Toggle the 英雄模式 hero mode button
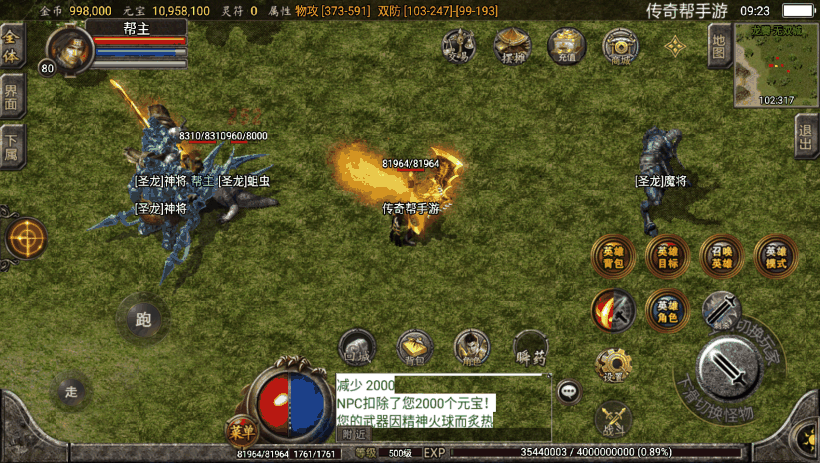The width and height of the screenshot is (820, 463). click(775, 257)
